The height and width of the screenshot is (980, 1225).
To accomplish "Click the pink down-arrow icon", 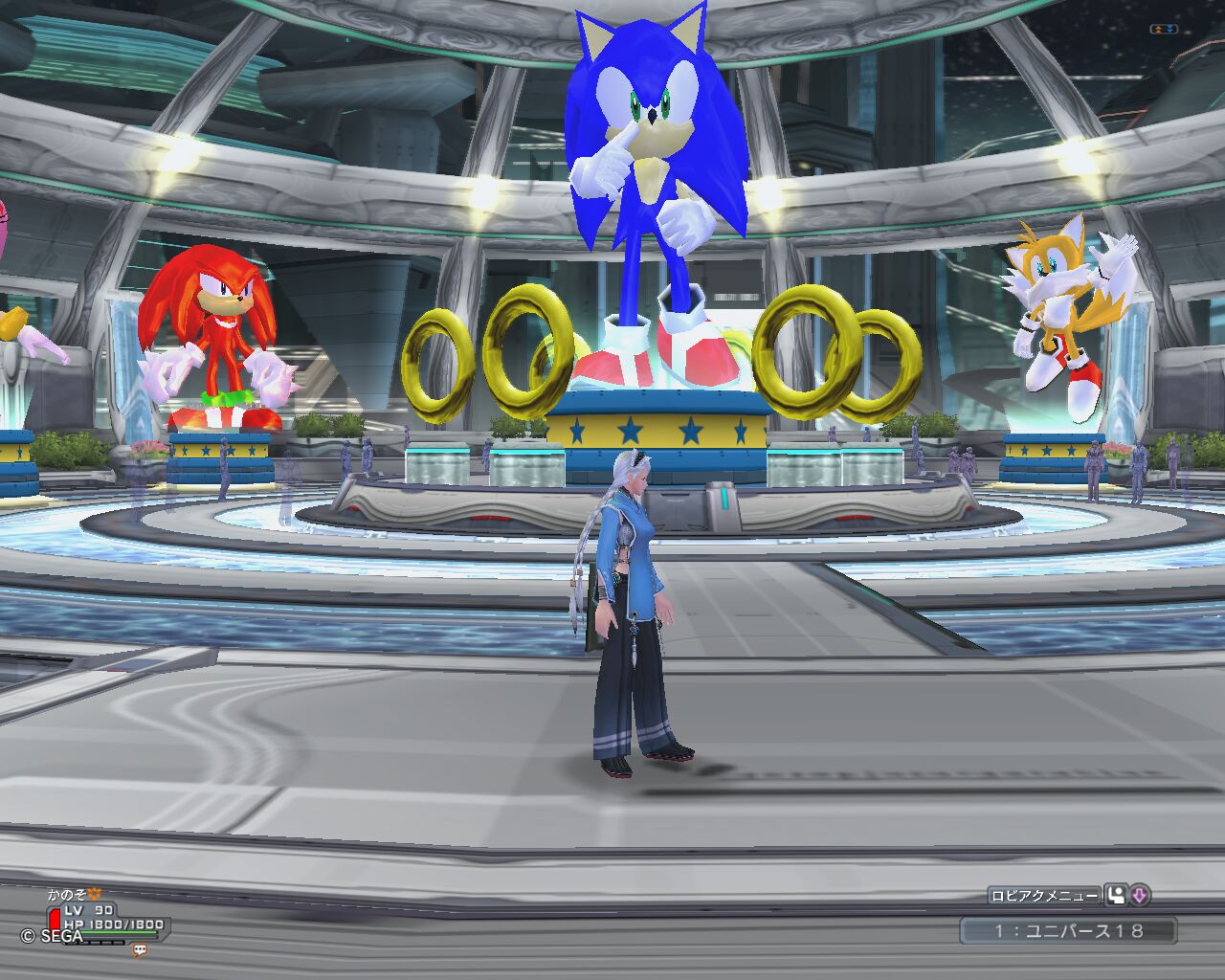I will (1139, 896).
